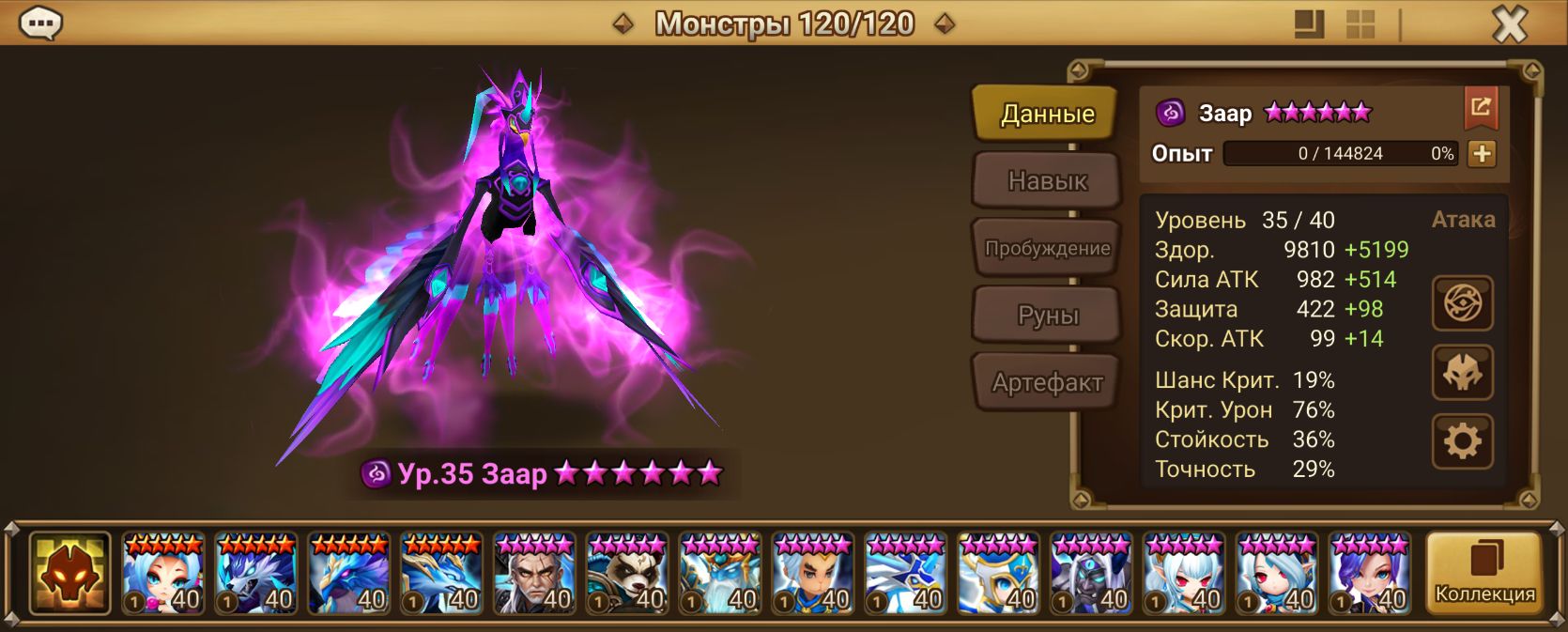The height and width of the screenshot is (632, 1568).
Task: Click the round eye emblem button
Action: [x=1462, y=303]
